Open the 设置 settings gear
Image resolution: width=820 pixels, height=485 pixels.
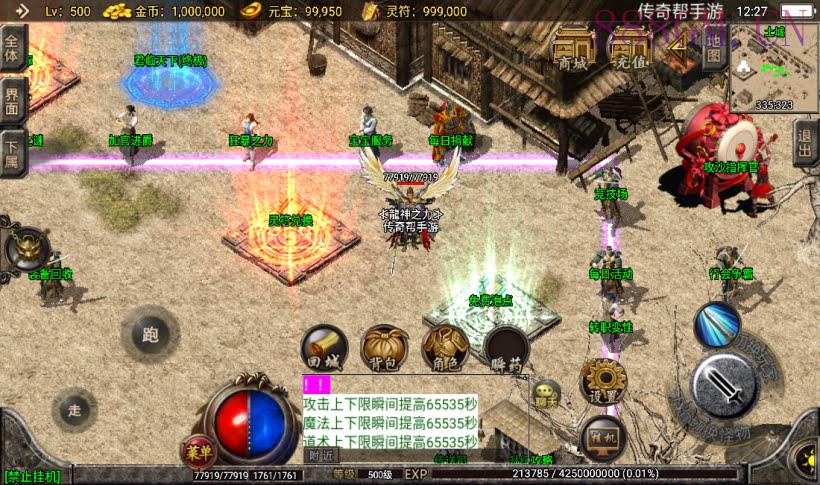[x=603, y=381]
